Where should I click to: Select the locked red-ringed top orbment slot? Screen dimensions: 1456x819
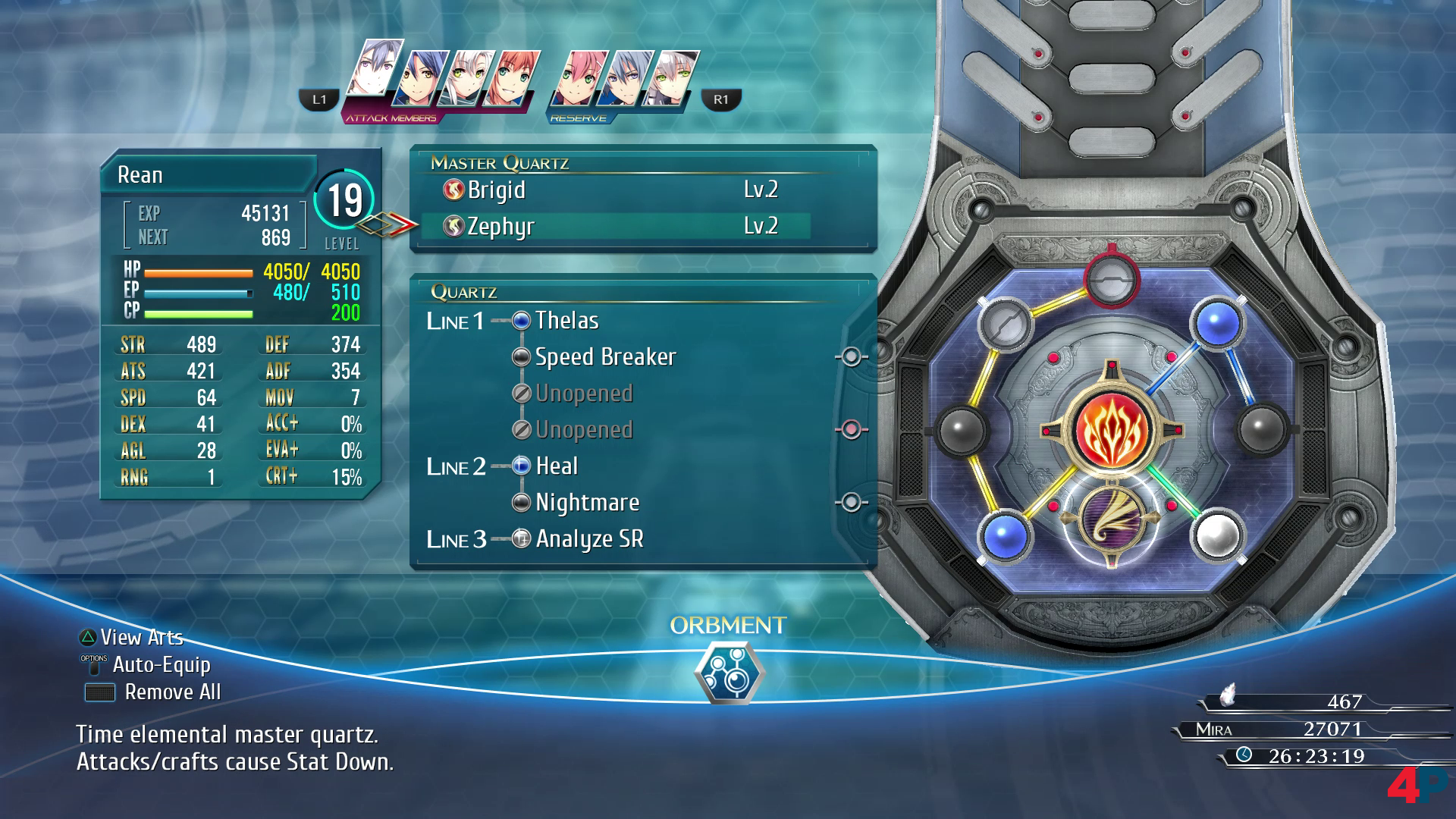(x=1112, y=278)
